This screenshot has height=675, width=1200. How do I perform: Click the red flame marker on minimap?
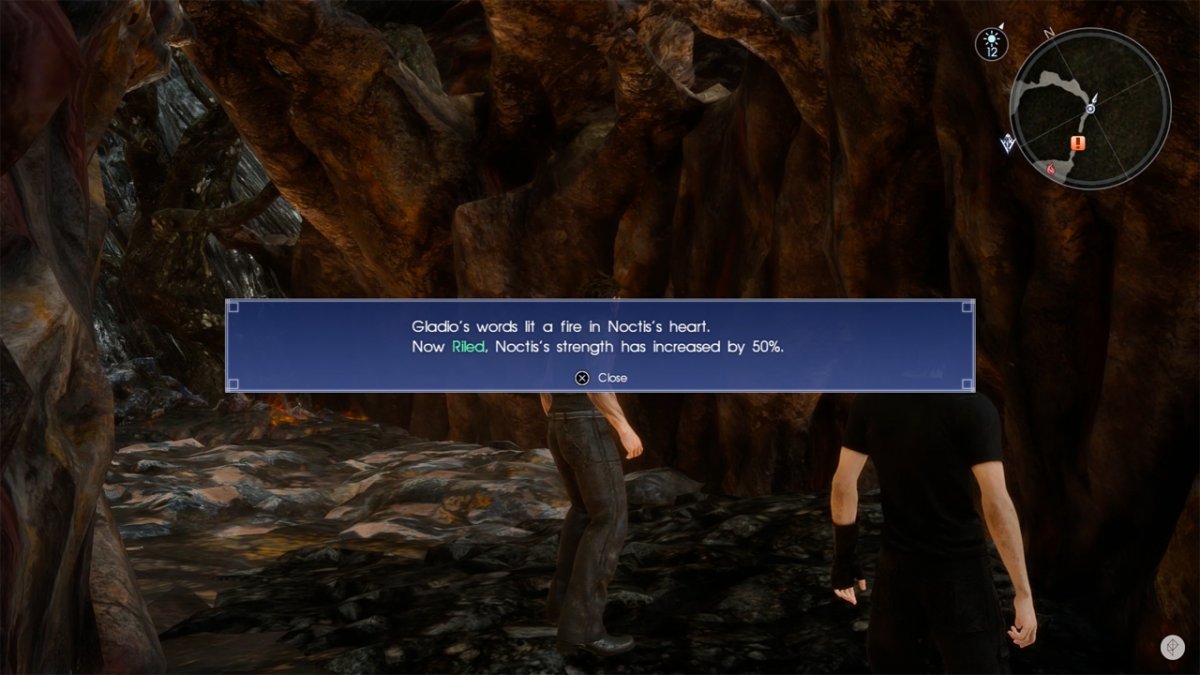tap(1051, 170)
